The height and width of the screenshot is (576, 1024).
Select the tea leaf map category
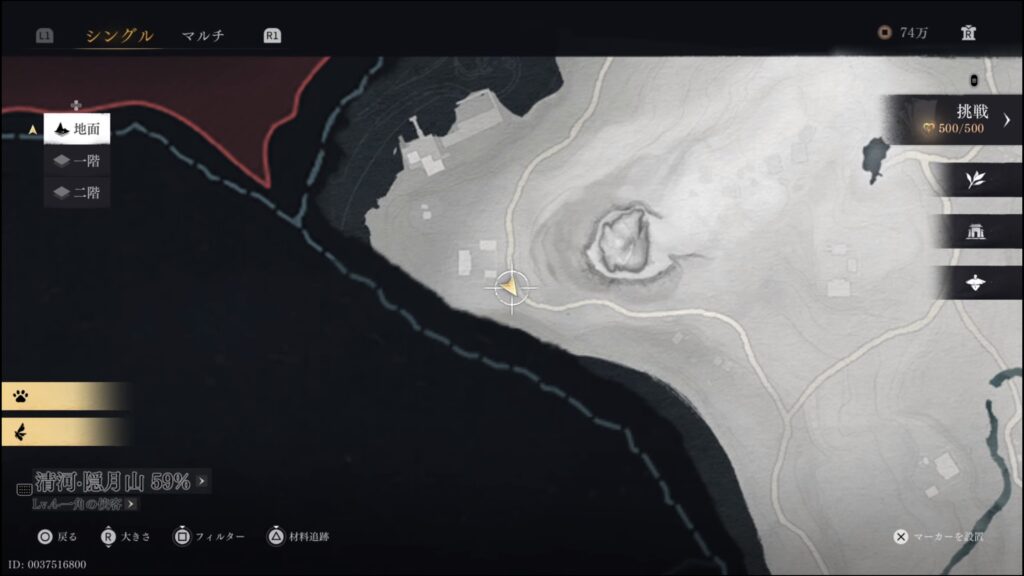click(975, 180)
